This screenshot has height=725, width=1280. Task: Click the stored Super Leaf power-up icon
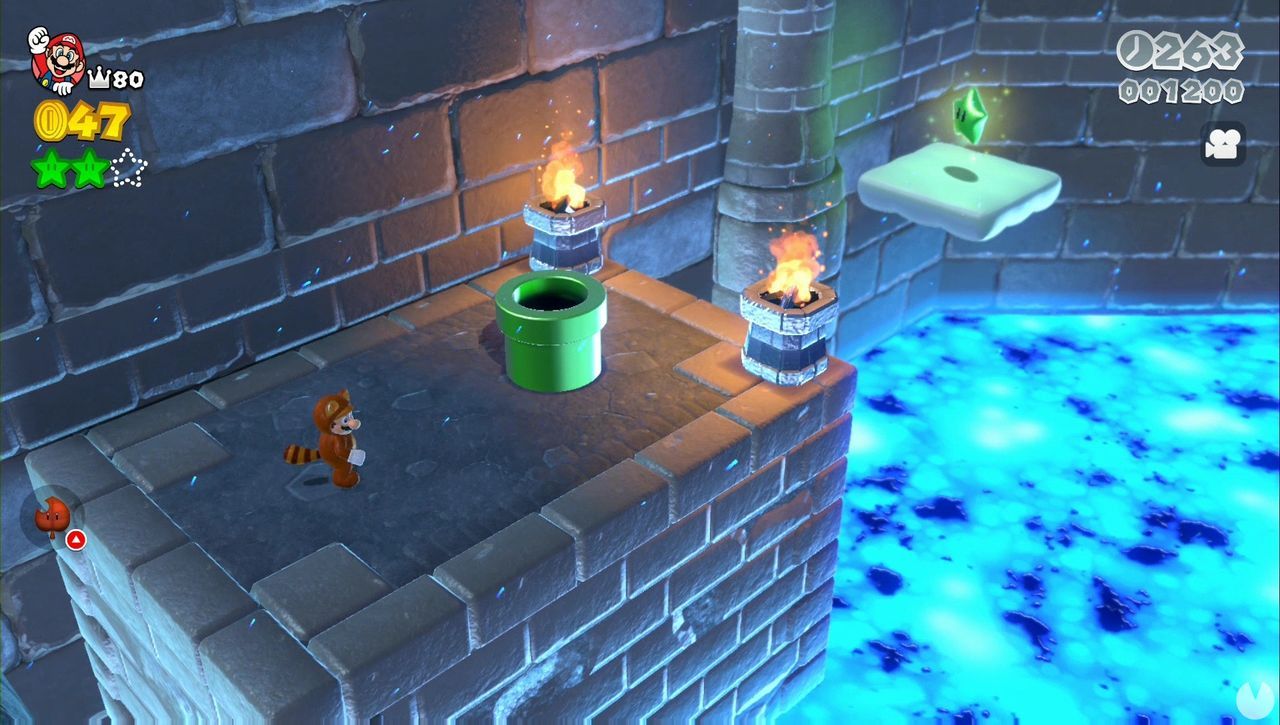tap(52, 516)
